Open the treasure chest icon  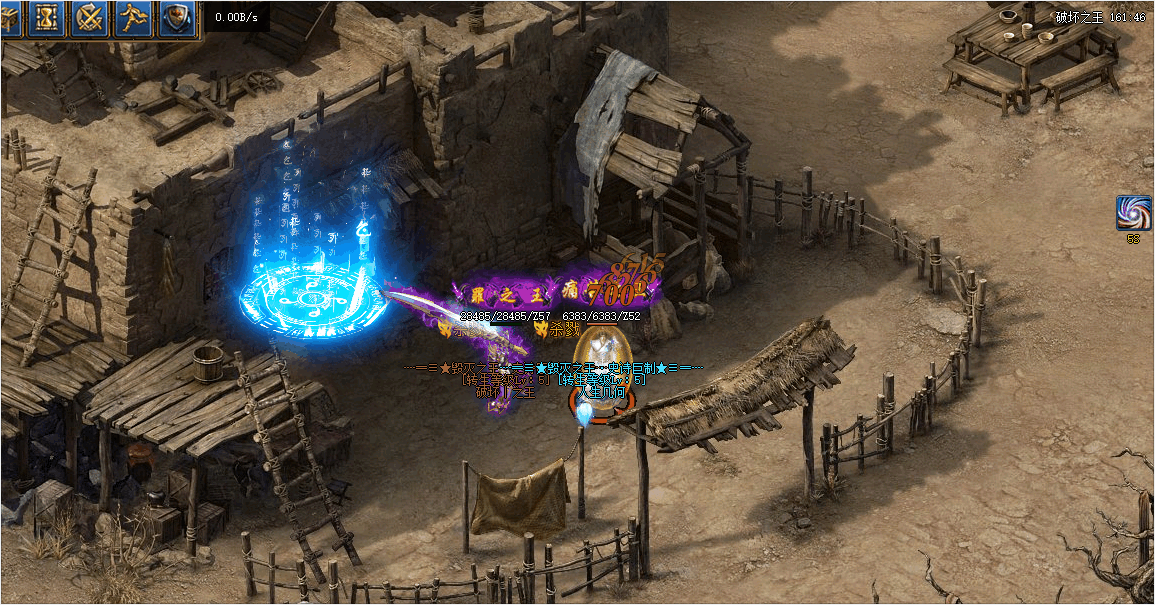click(x=9, y=19)
